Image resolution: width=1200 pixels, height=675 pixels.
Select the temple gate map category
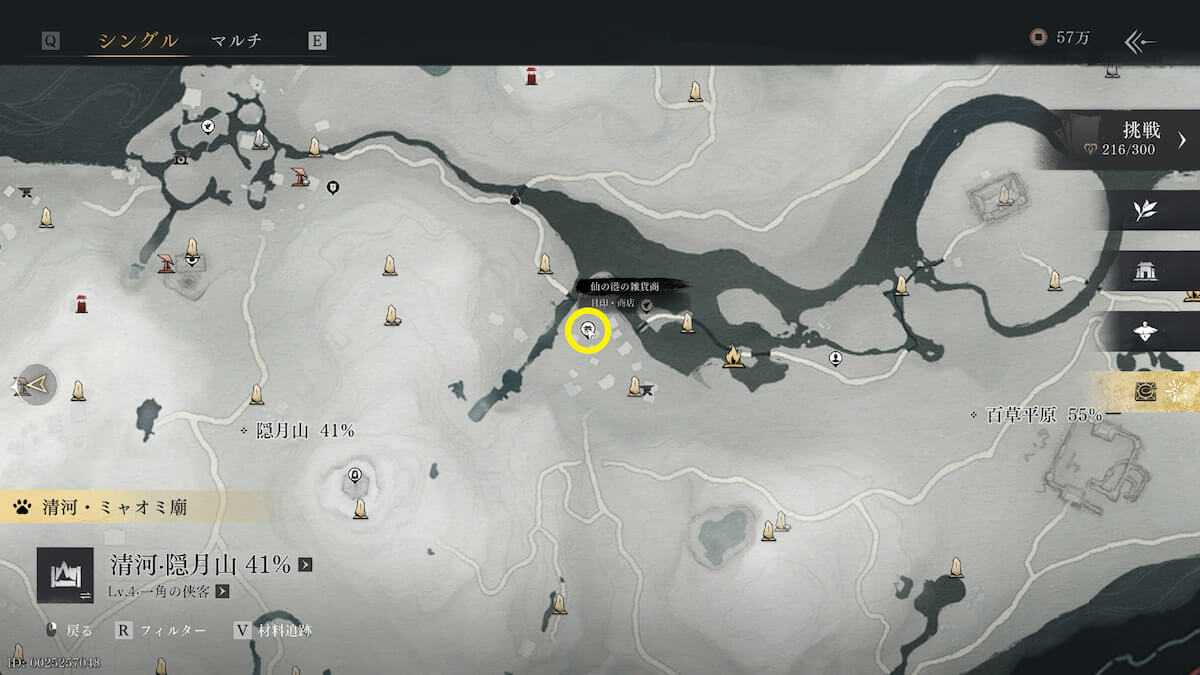1145,271
